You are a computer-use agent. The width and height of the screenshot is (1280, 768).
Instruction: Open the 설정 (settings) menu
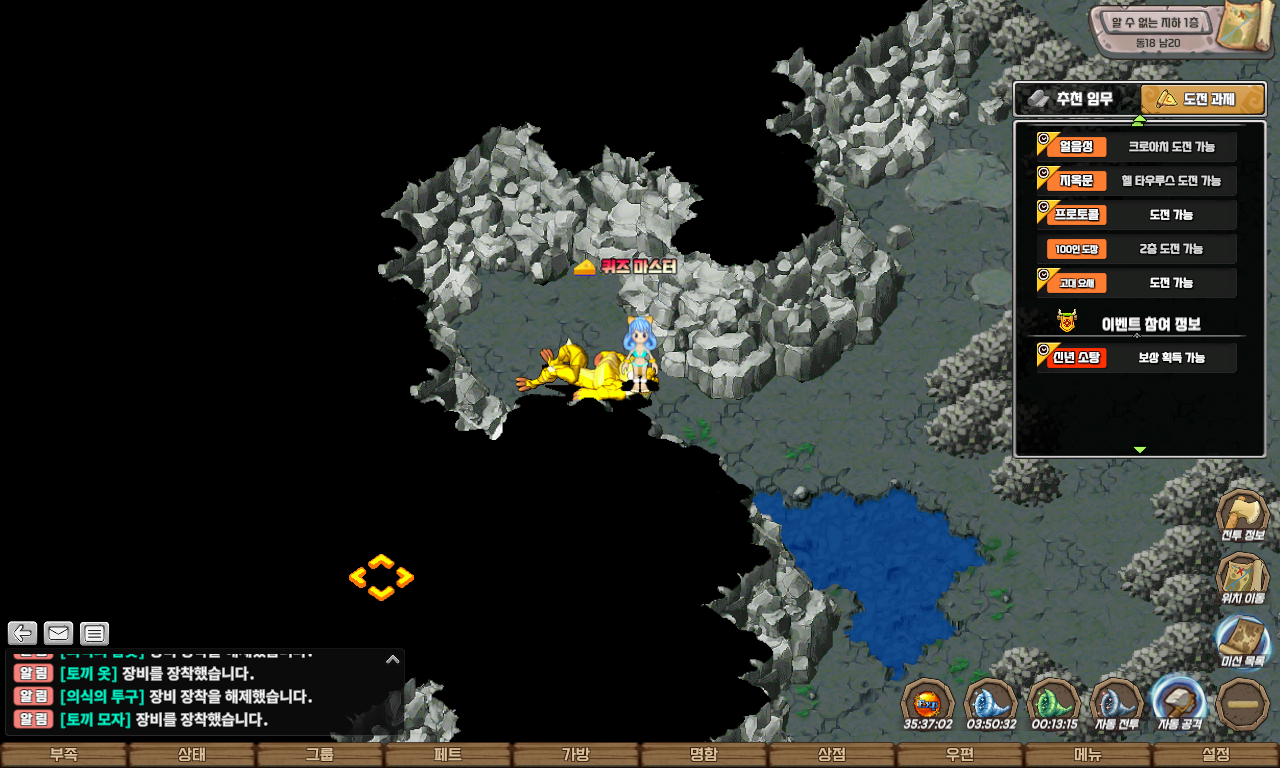point(1216,755)
